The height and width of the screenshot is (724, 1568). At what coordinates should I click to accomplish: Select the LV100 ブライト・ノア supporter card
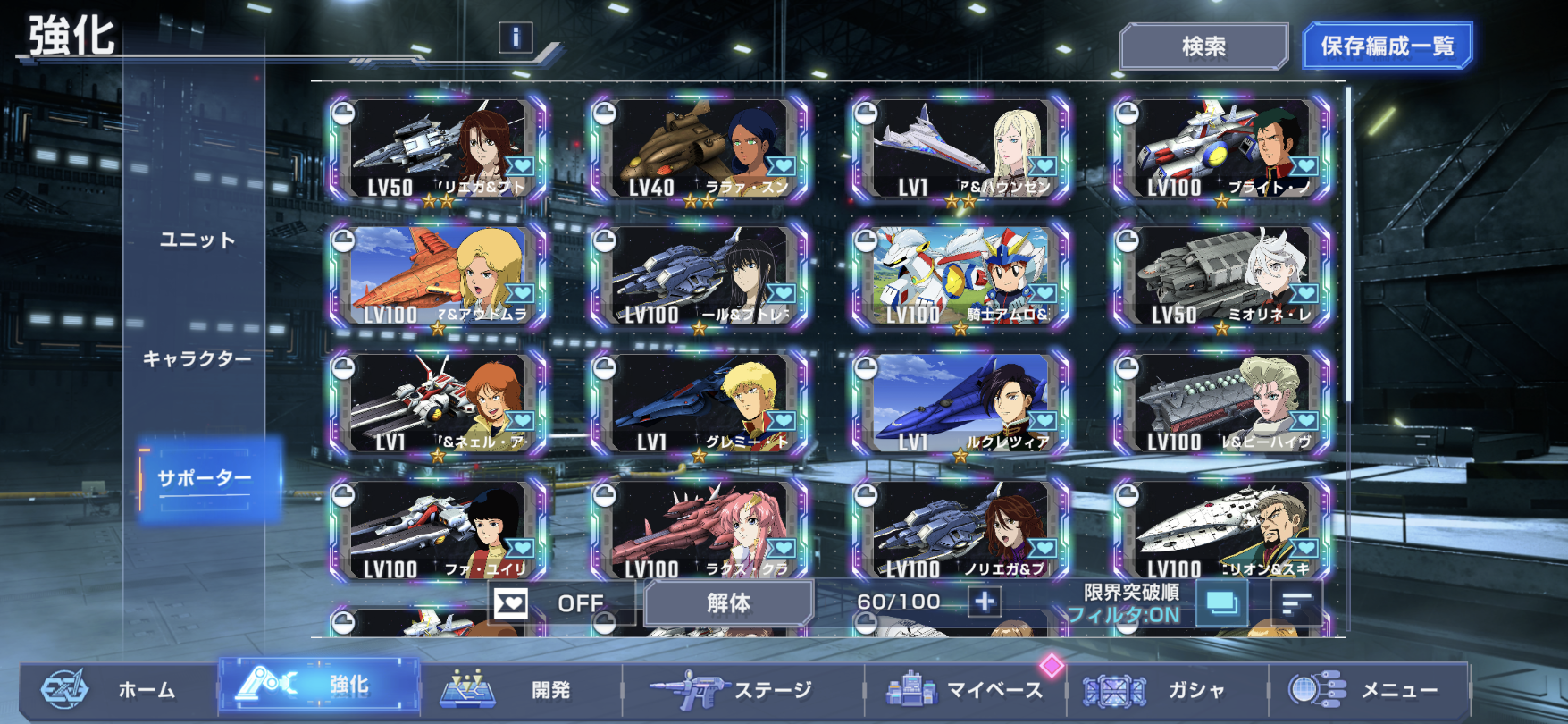(1221, 149)
